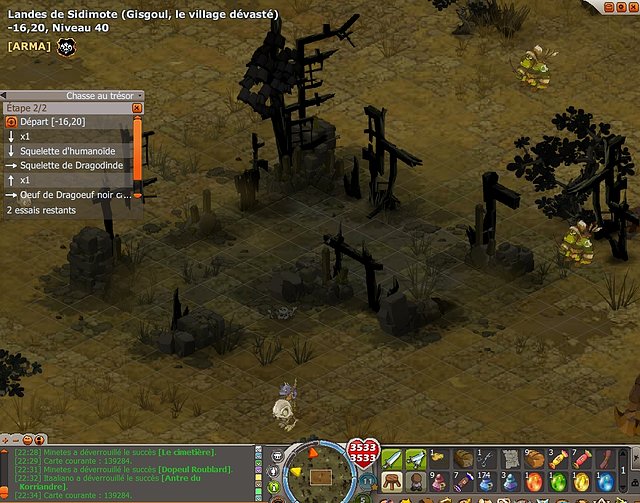The image size is (640, 503).
Task: Click the Départ [-16,20] start marker
Action: (x=48, y=121)
